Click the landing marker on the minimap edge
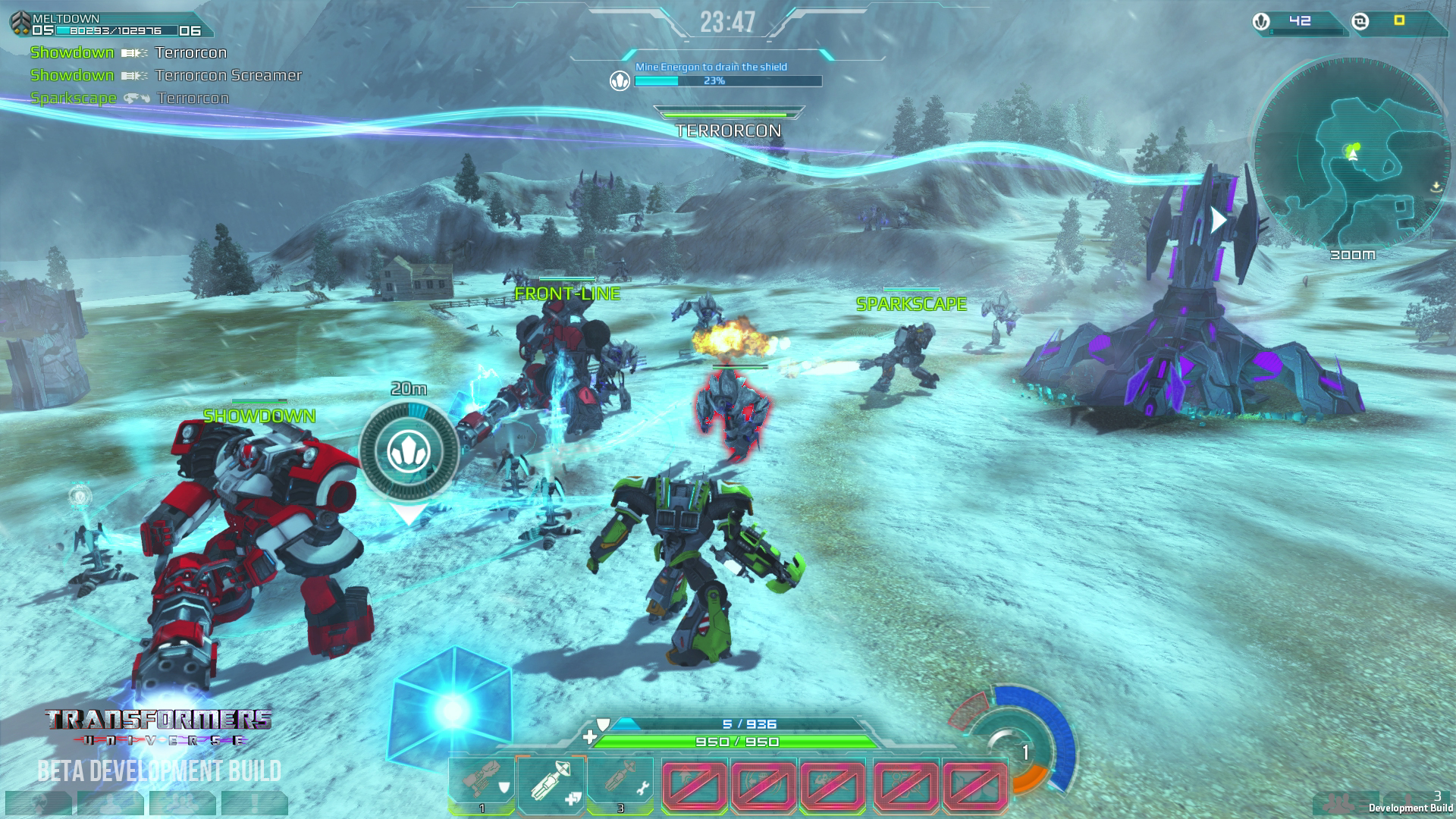 (x=1436, y=186)
